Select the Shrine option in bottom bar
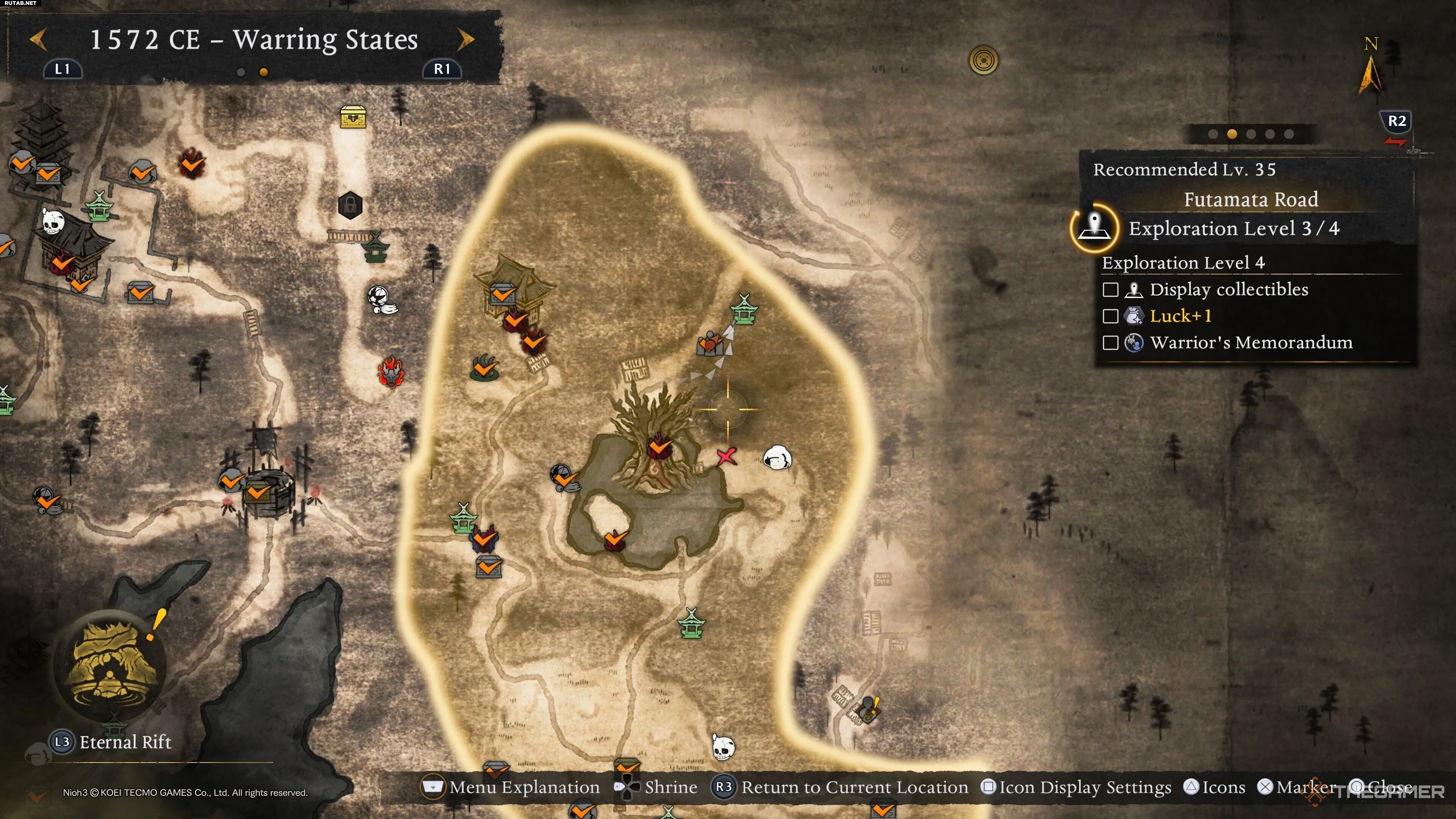 [657, 787]
